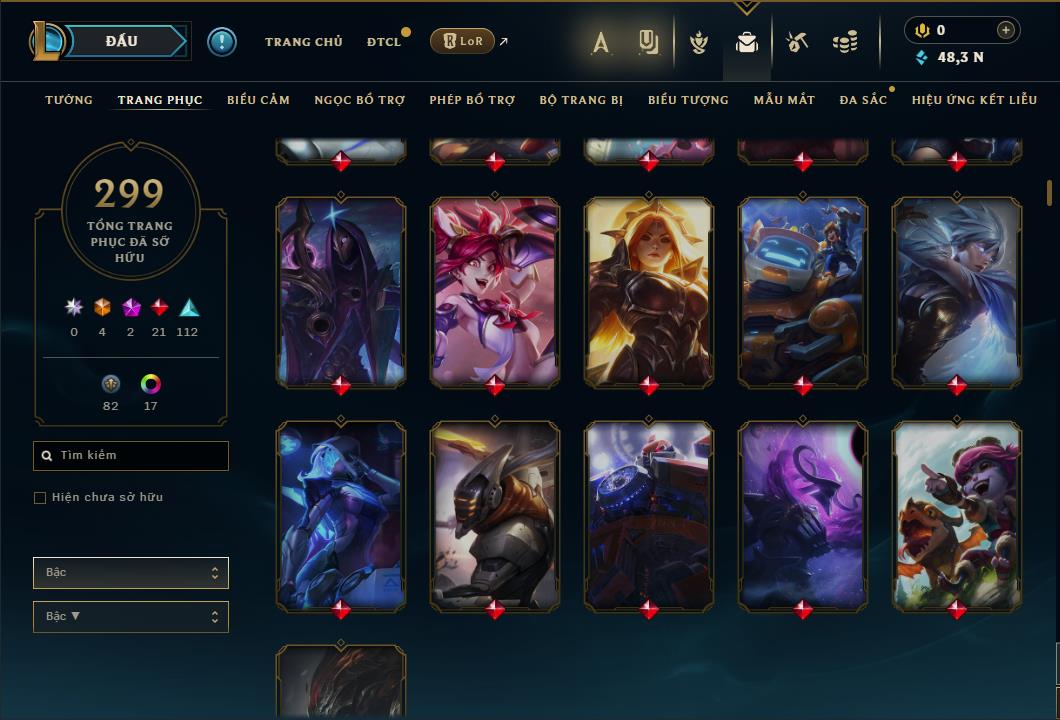Viewport: 1060px width, 720px height.
Task: Open the exclamation mark notification icon
Action: (222, 42)
